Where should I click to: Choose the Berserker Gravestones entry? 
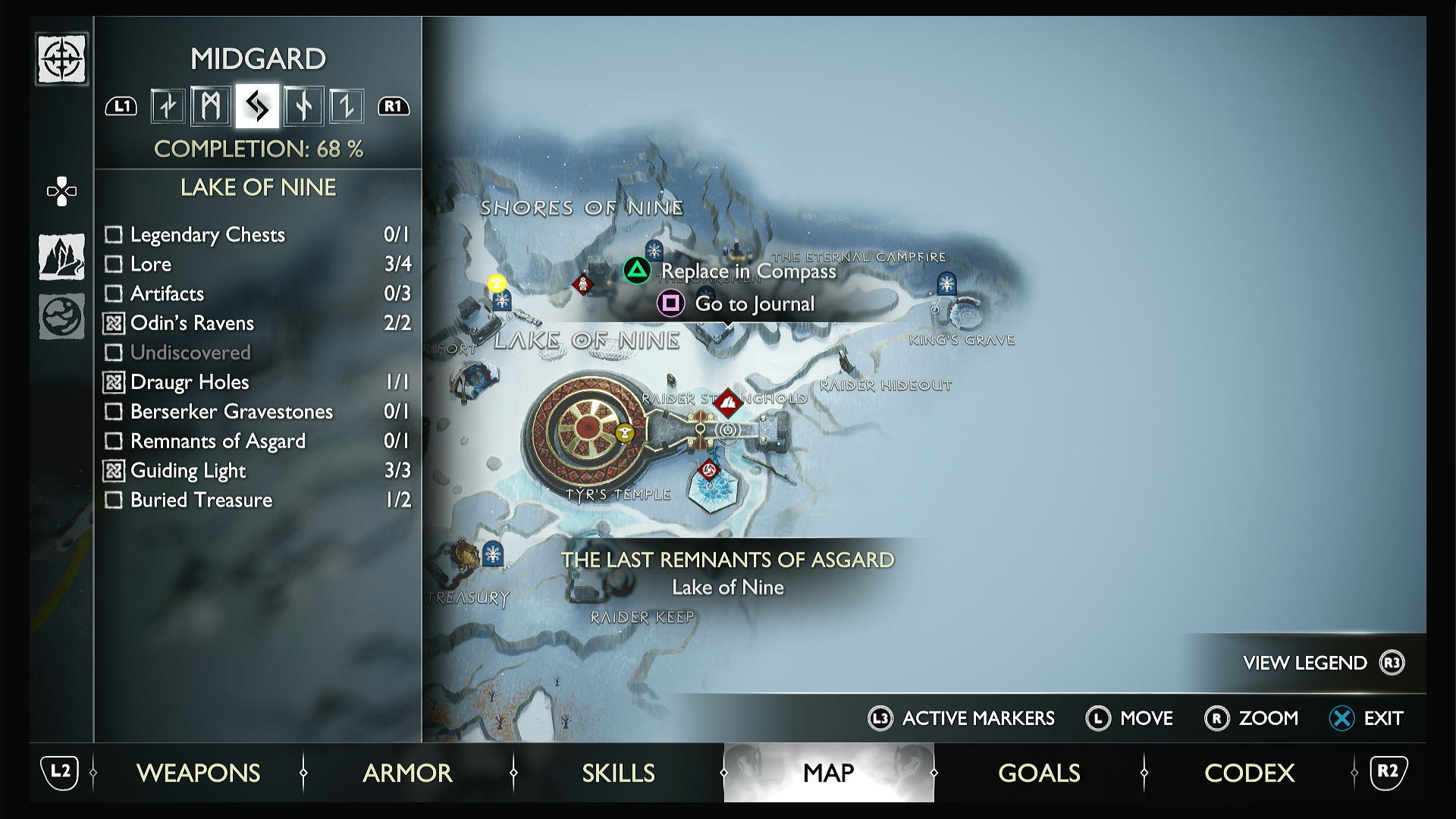(231, 412)
